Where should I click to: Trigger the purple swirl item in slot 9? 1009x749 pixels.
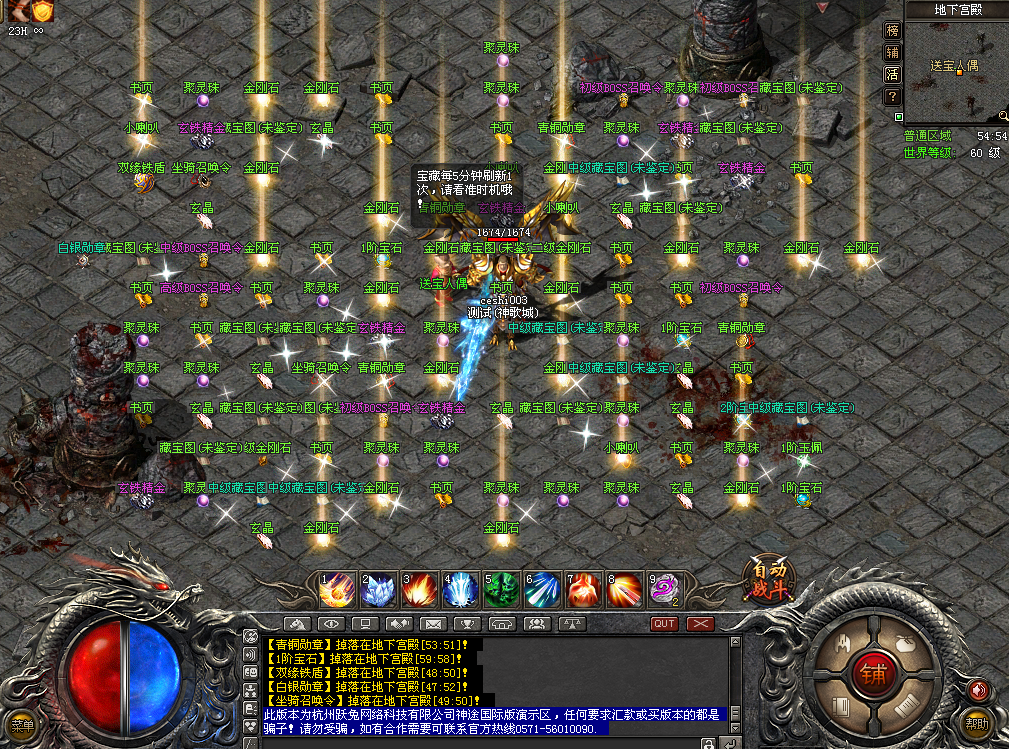(665, 590)
